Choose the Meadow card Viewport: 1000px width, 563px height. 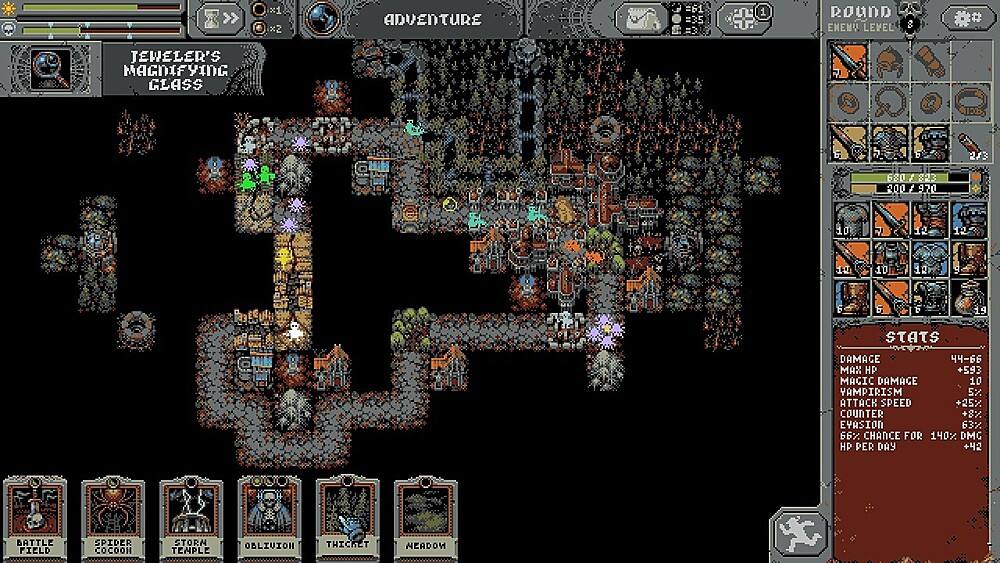(x=425, y=518)
